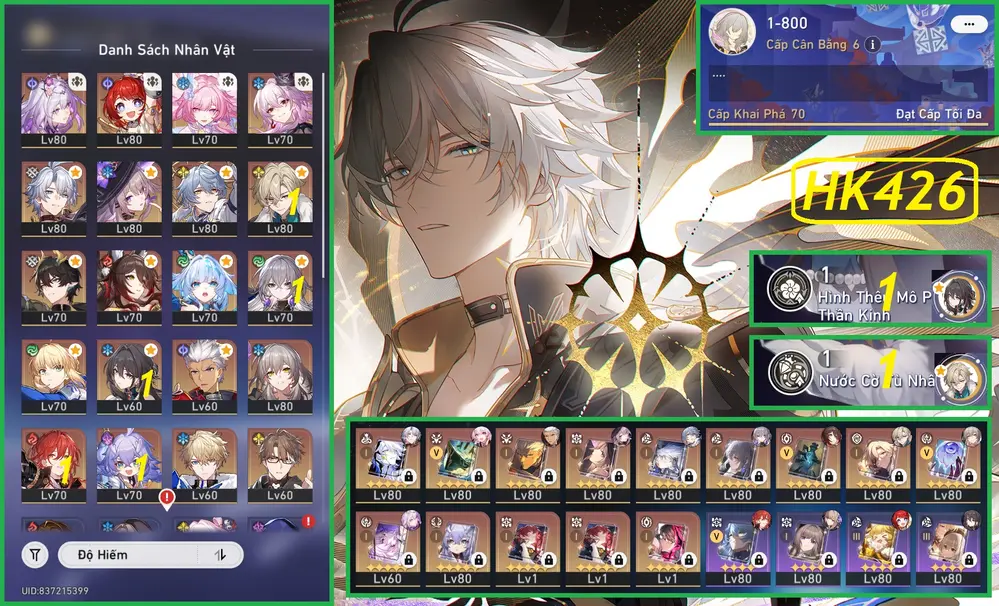Screen dimensions: 999x606
Task: Choose the blue twin-tail girl at Lv70
Action: point(204,286)
